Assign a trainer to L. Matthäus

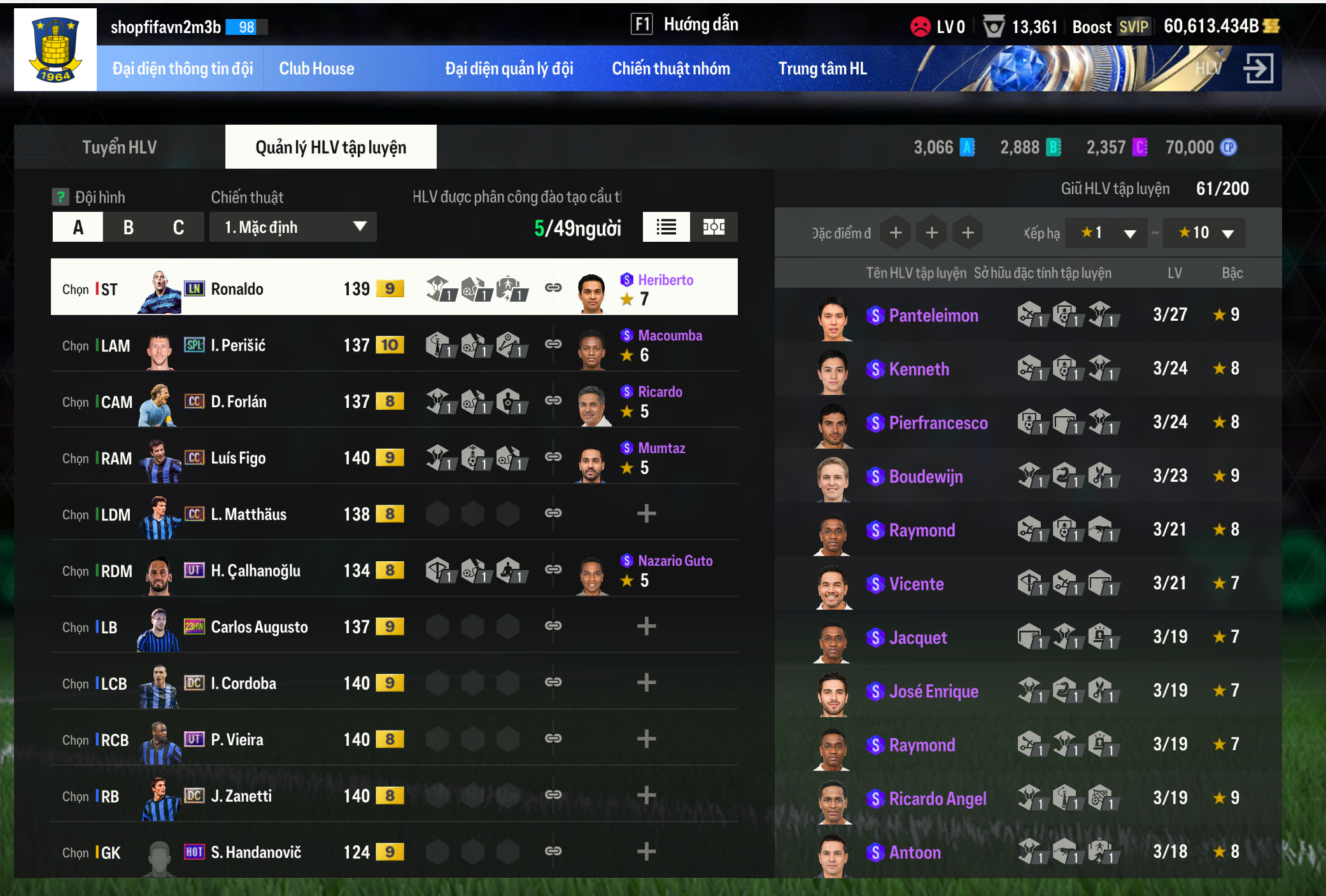[646, 514]
